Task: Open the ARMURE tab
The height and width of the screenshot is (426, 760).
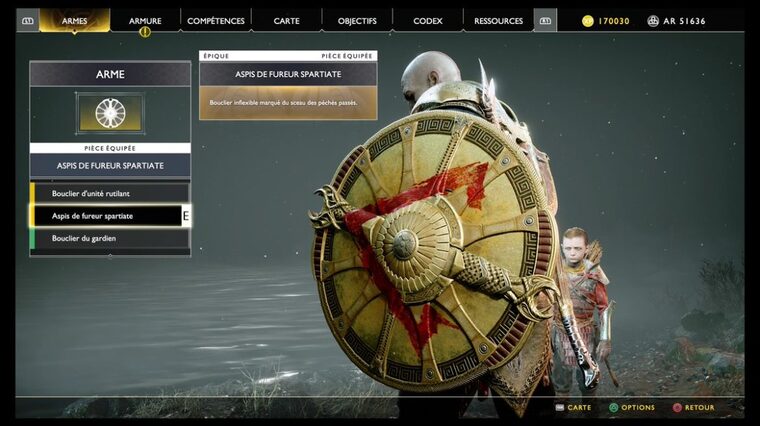Action: [x=145, y=20]
